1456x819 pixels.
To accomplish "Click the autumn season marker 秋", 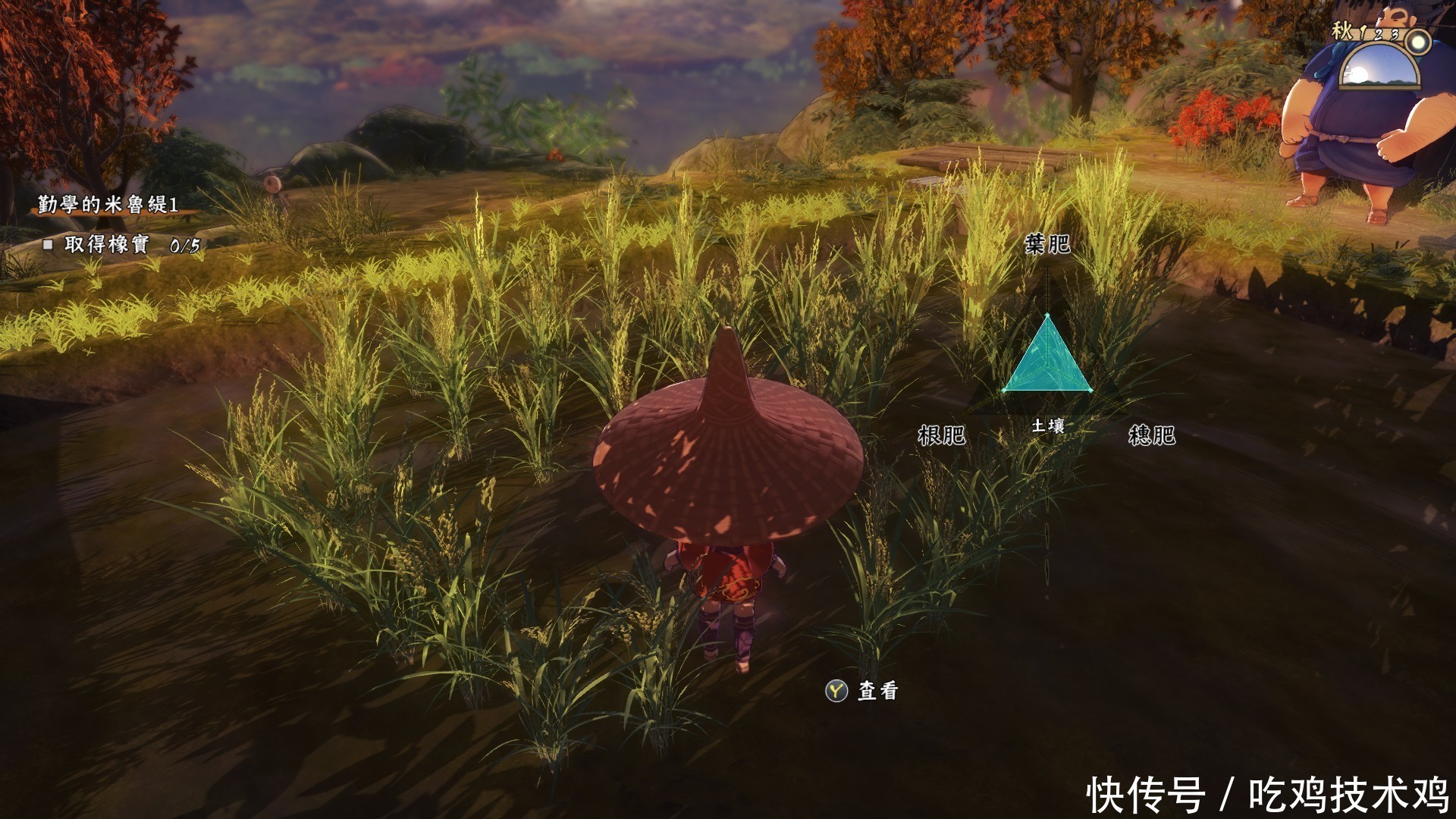I will [1341, 32].
